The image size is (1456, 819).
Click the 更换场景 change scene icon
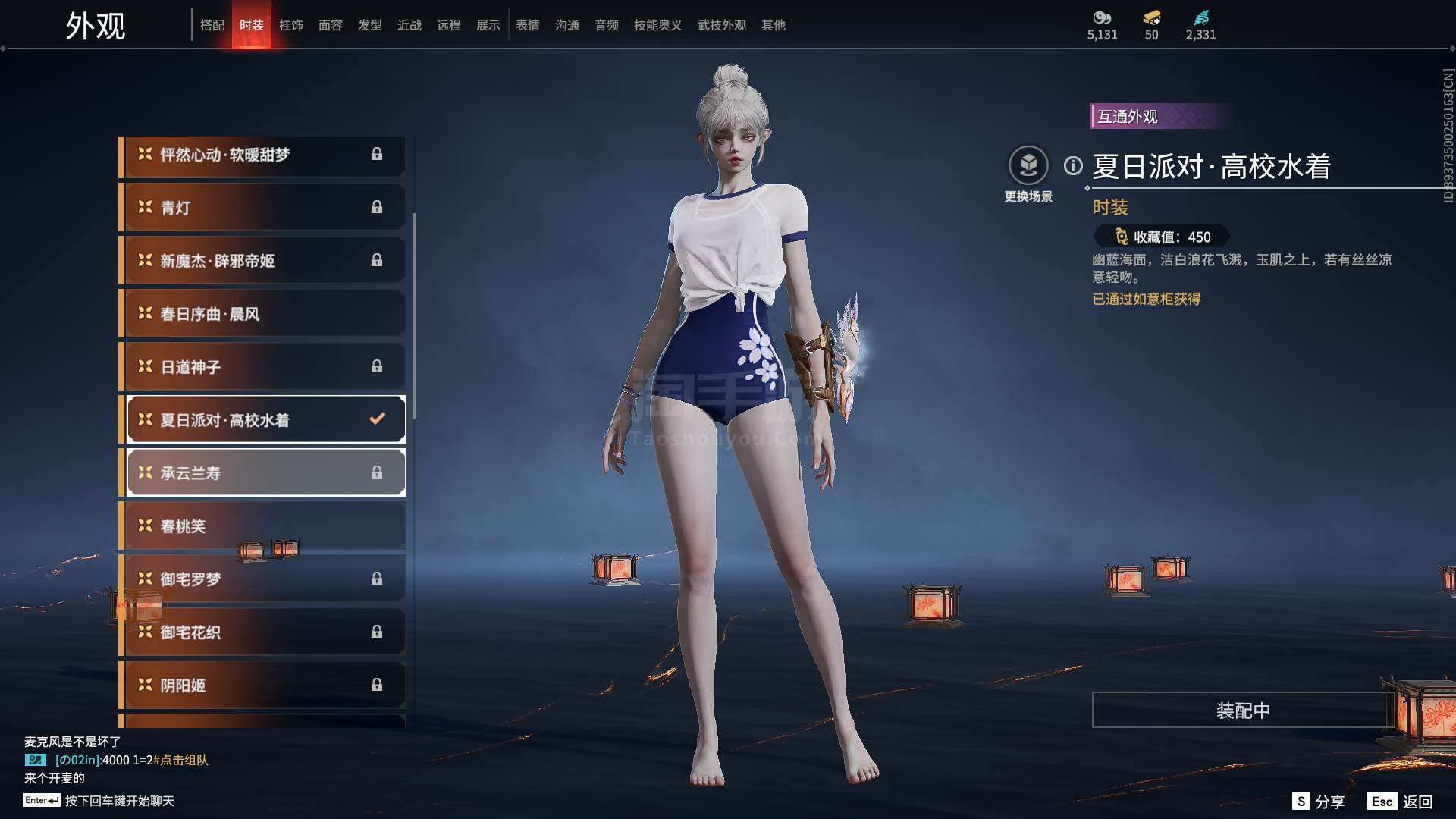click(x=1028, y=165)
